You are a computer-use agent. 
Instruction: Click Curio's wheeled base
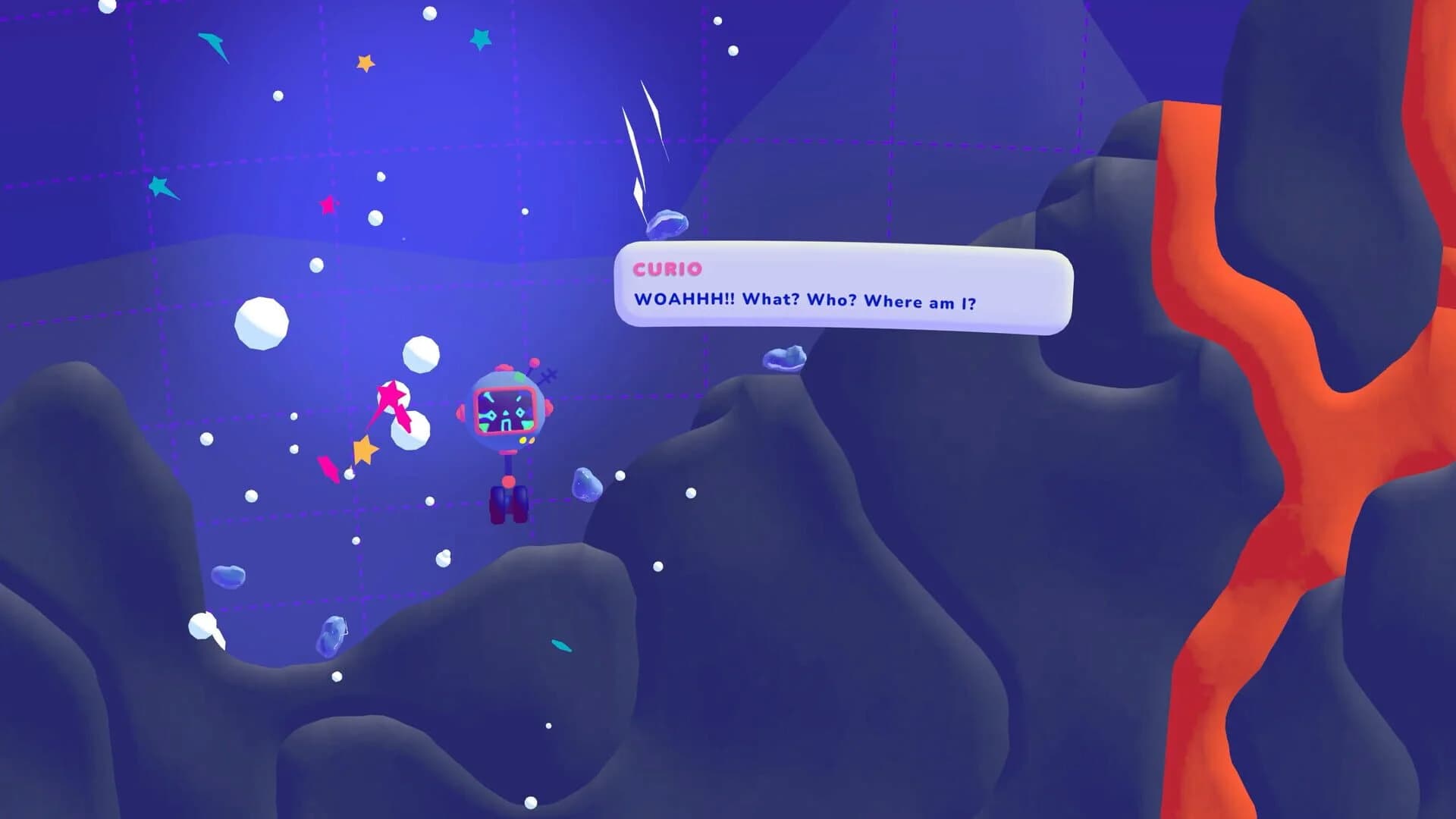pos(508,502)
